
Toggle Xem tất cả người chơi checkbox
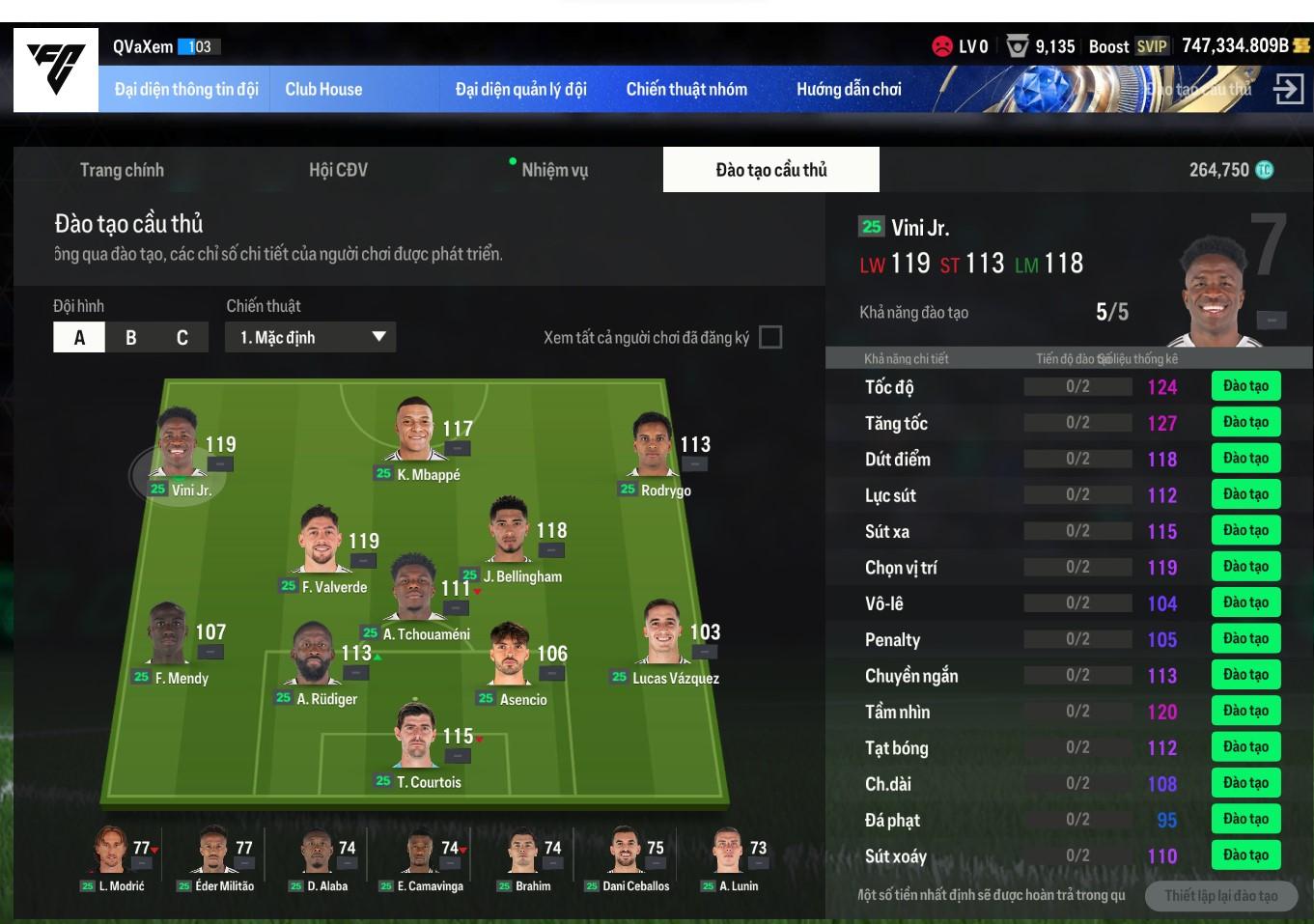(x=770, y=337)
